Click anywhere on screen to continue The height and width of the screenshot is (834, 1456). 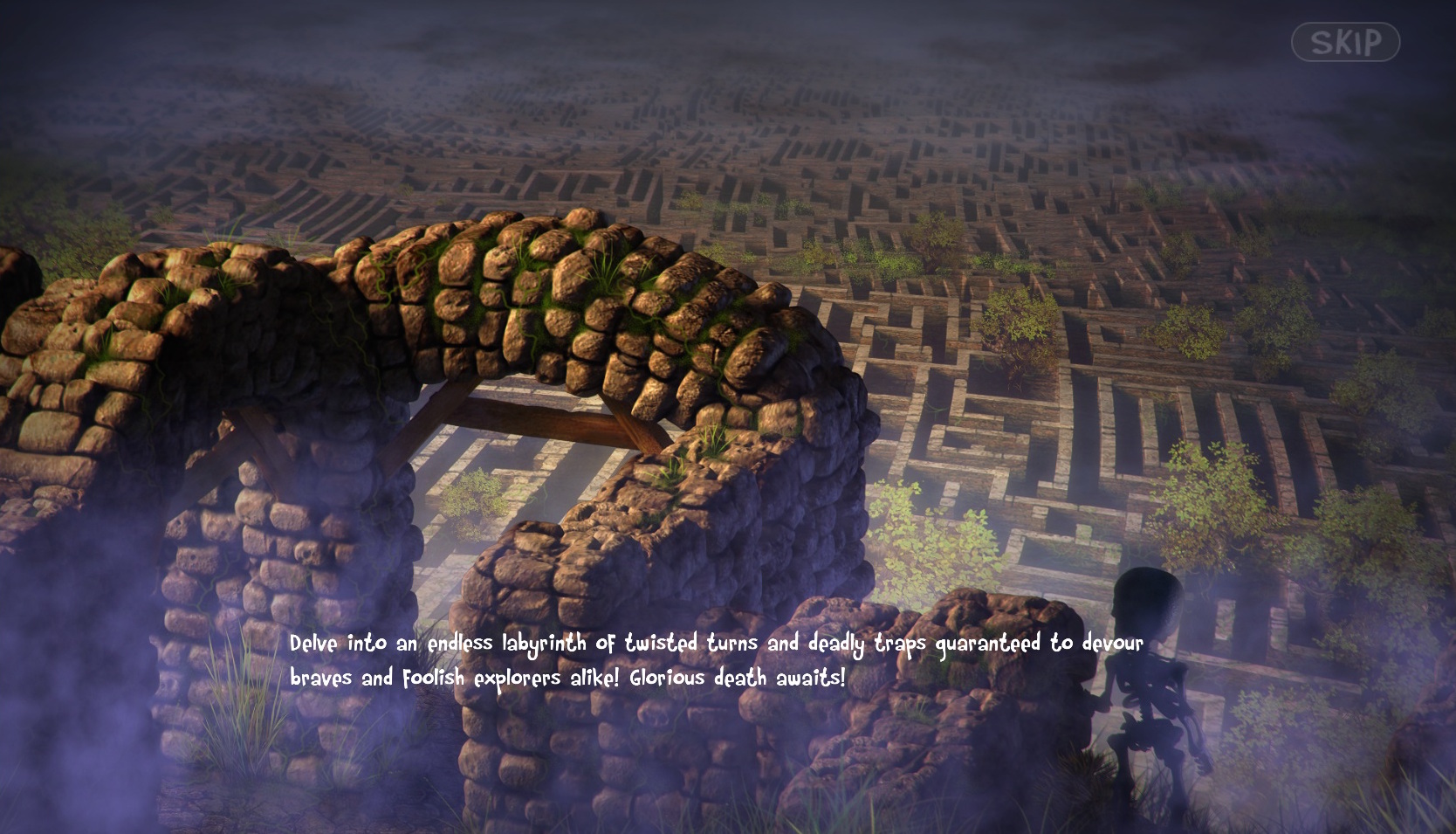(x=728, y=417)
